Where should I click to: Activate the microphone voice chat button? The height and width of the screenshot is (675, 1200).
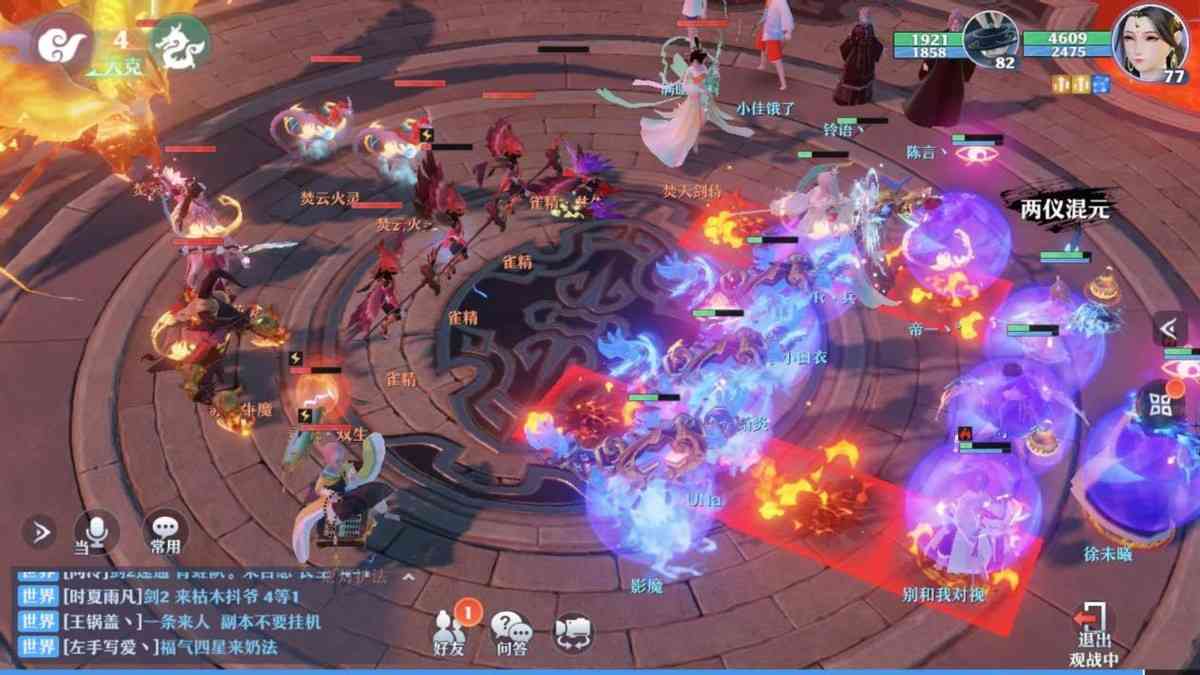[x=97, y=531]
